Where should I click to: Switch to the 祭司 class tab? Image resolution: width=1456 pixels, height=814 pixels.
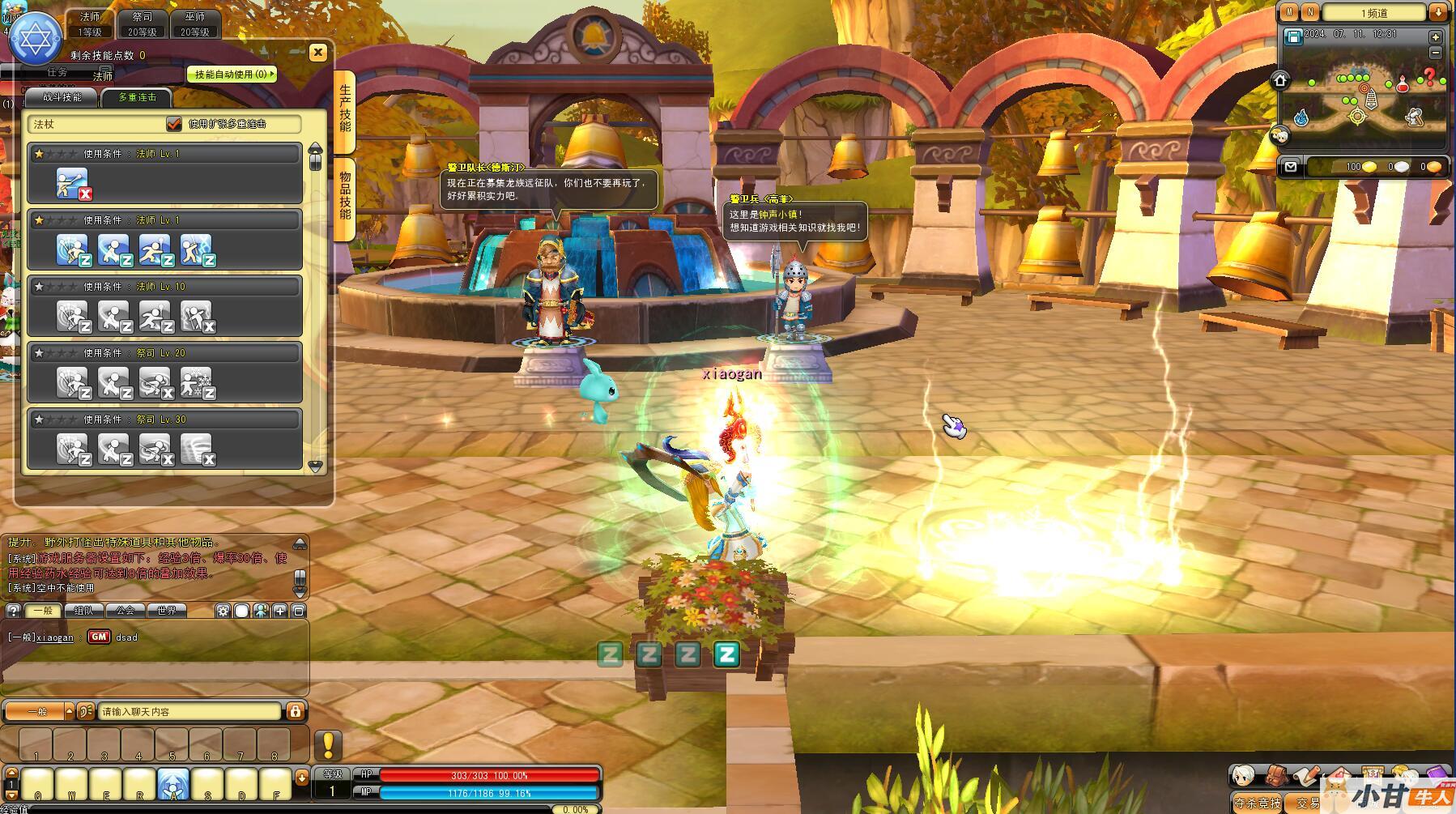pyautogui.click(x=143, y=23)
